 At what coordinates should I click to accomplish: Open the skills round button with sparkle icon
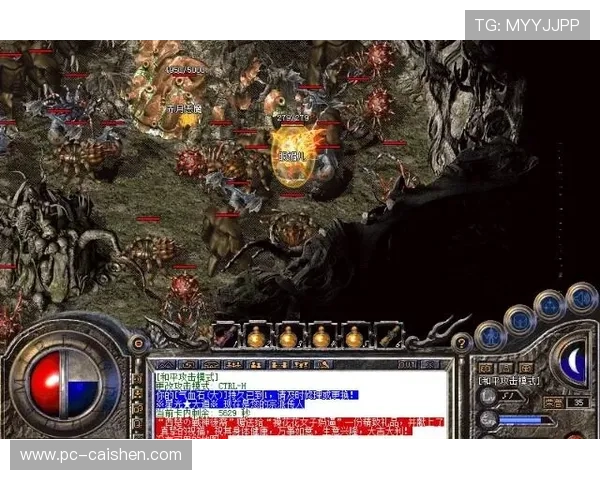click(x=549, y=305)
